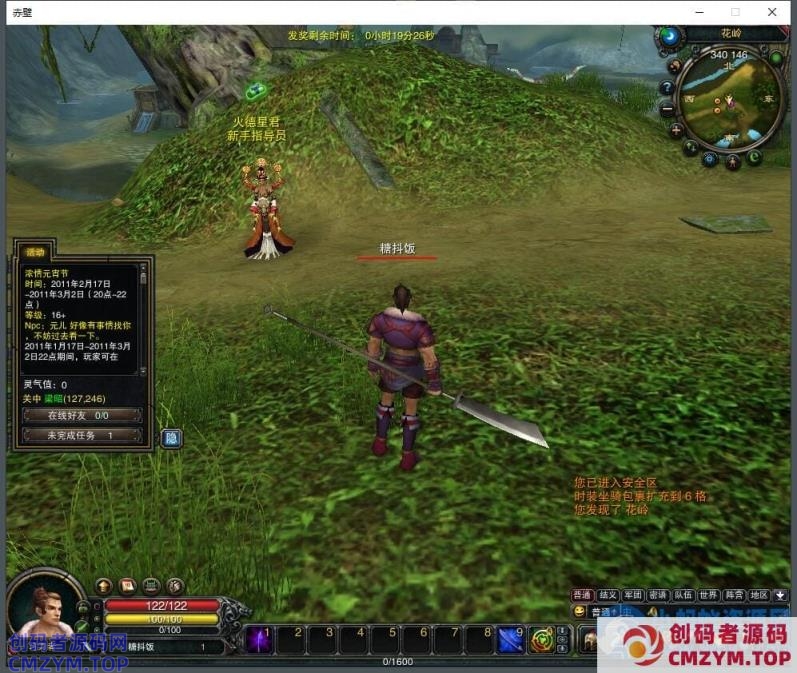This screenshot has width=797, height=673.
Task: Switch to the 密语 whisper chat channel
Action: tap(658, 595)
